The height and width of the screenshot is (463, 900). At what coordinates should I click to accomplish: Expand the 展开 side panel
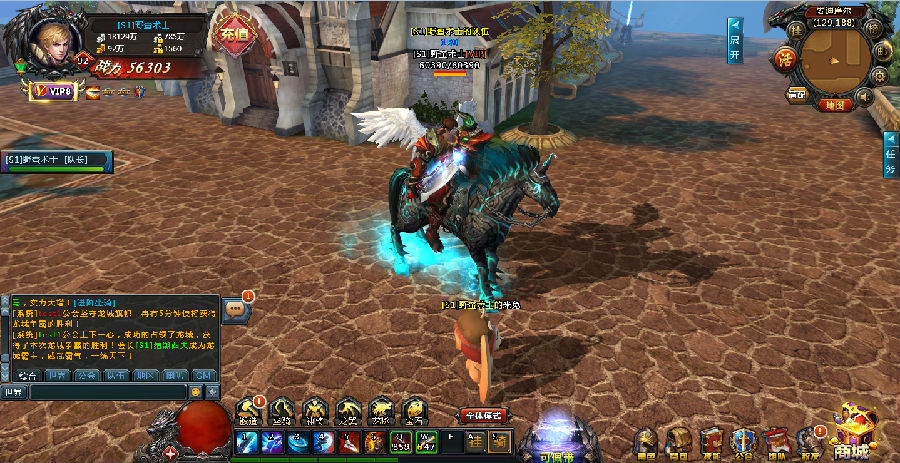(734, 38)
